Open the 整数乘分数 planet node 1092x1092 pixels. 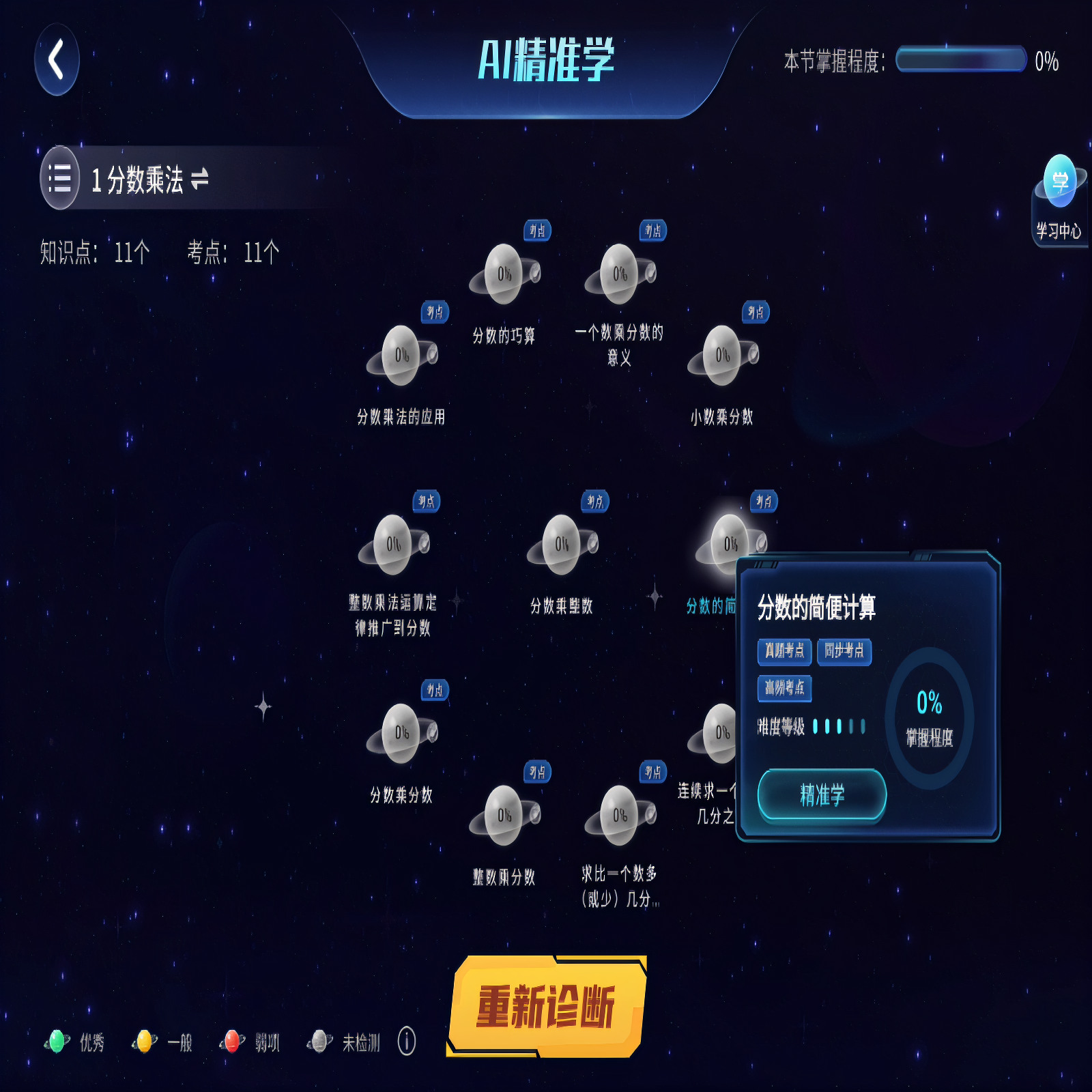(x=505, y=816)
